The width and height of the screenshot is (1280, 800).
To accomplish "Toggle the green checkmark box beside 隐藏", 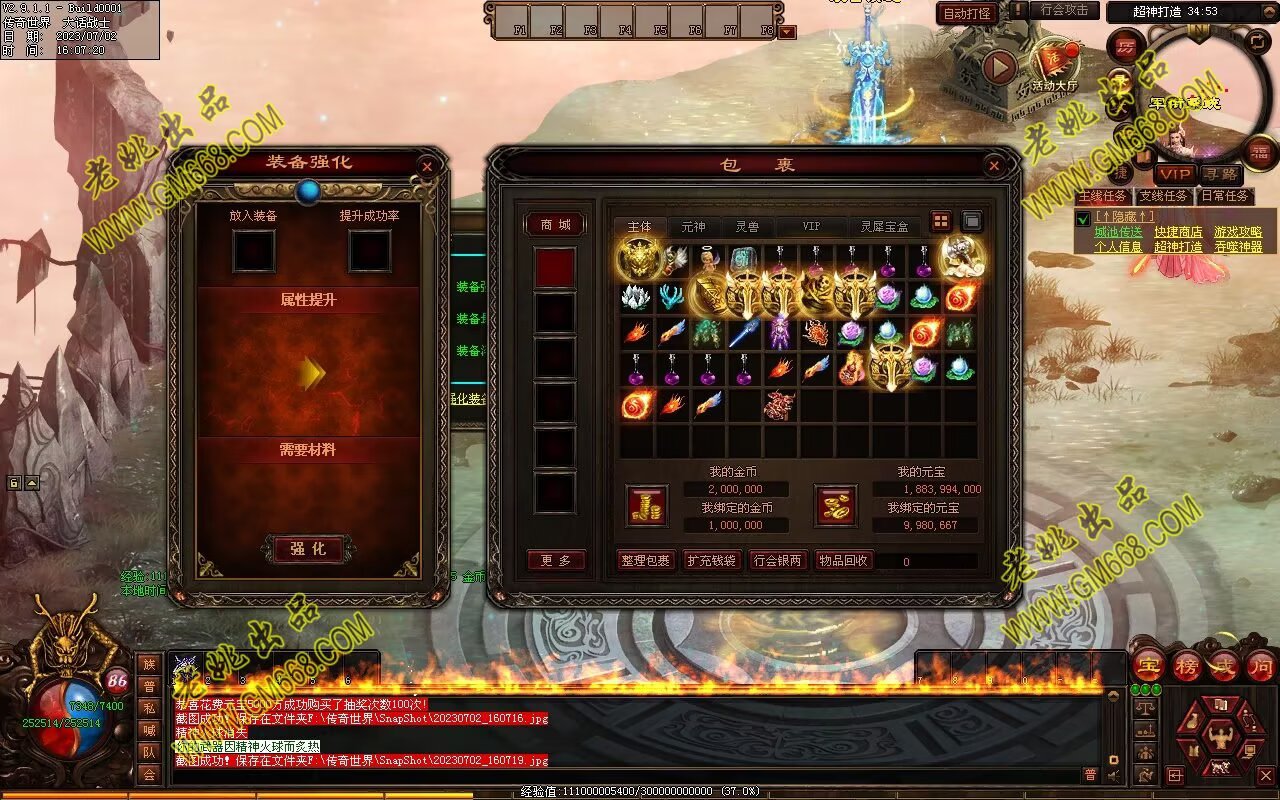I will 1083,219.
